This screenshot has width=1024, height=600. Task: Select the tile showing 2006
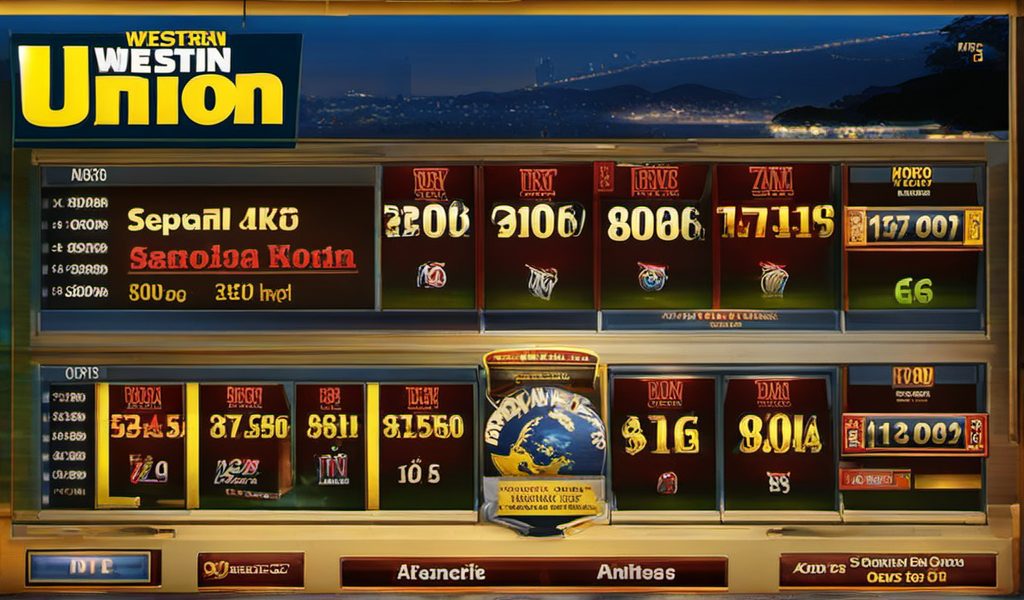[x=429, y=237]
